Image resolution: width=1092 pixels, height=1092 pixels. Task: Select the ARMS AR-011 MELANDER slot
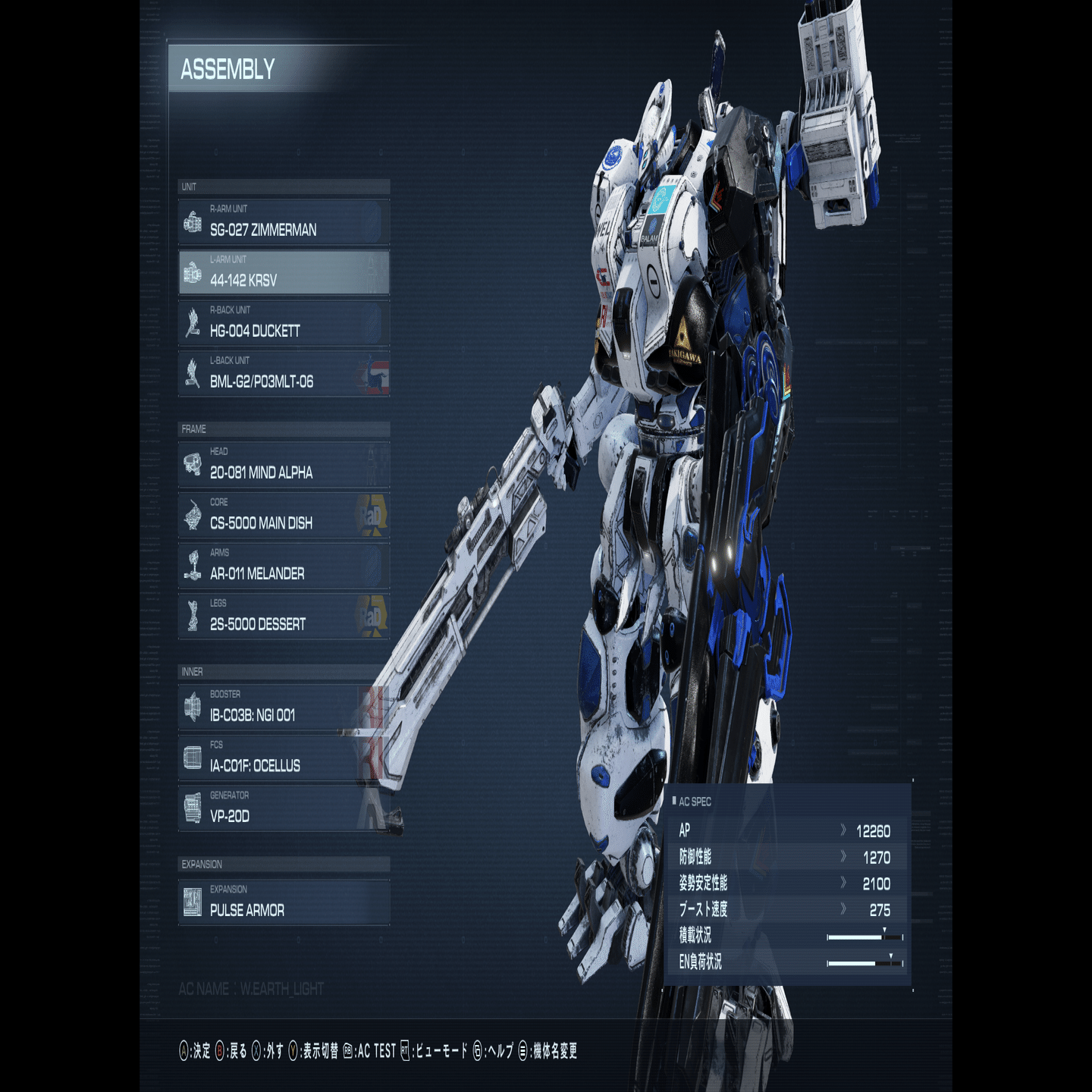[x=283, y=567]
